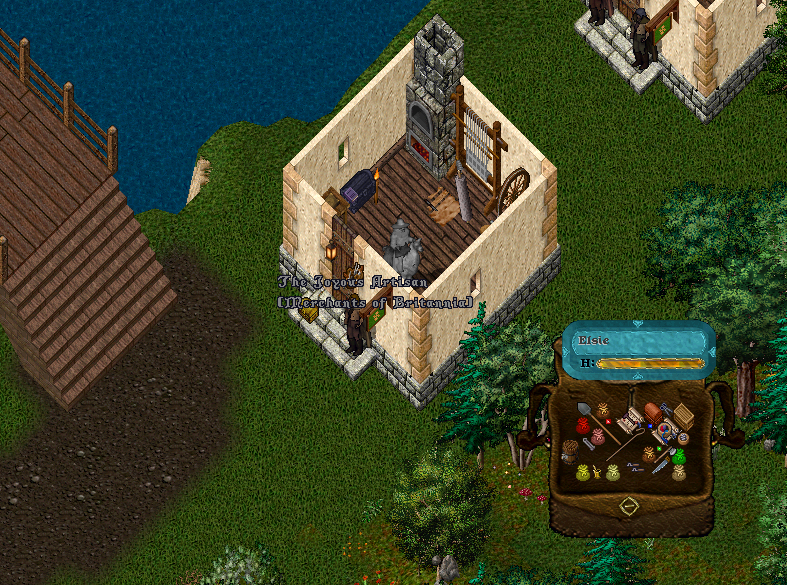The height and width of the screenshot is (585, 787).
Task: Select the scissors in the backpack
Action: (x=665, y=407)
